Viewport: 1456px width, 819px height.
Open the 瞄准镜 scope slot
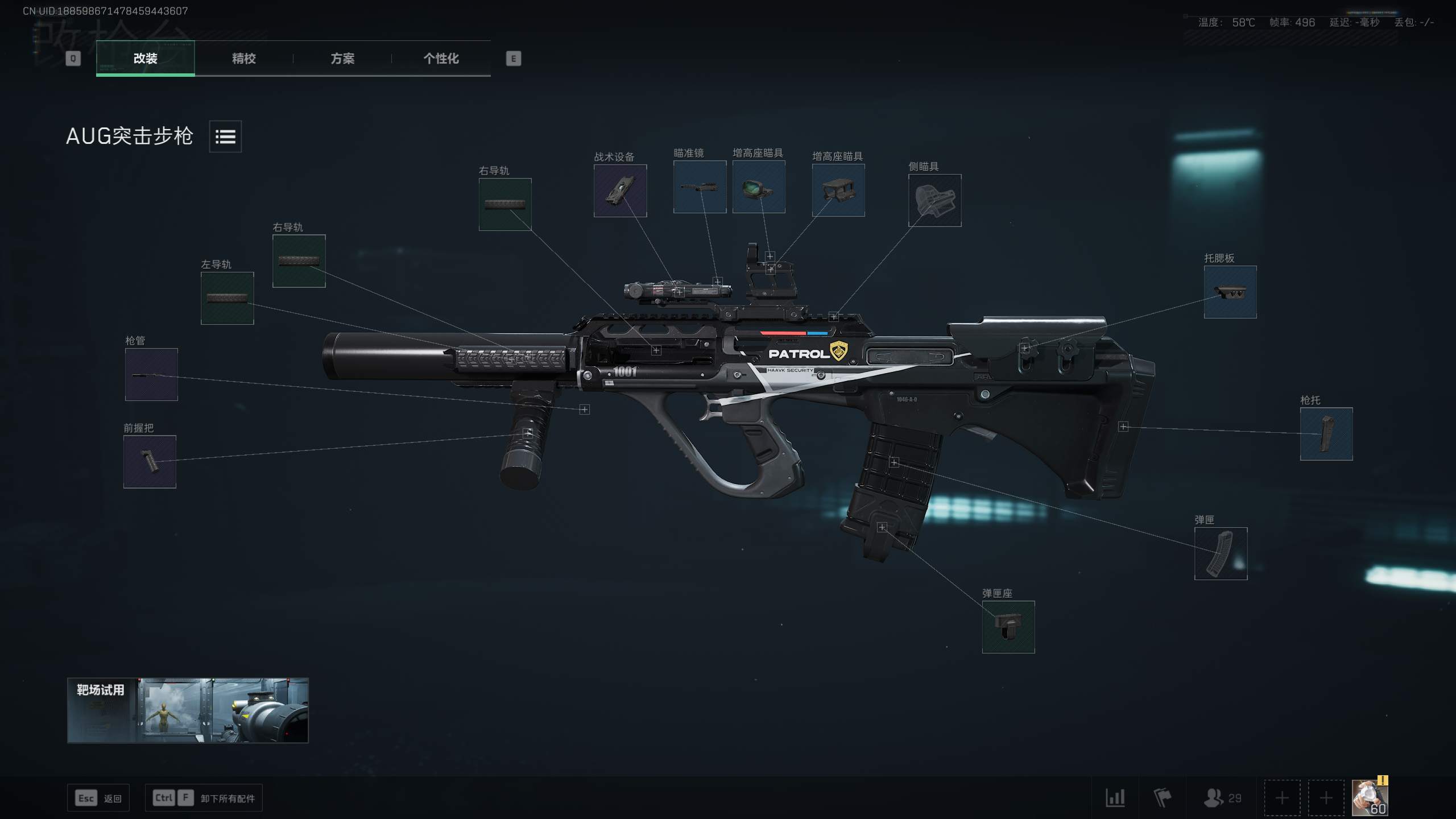pyautogui.click(x=700, y=187)
